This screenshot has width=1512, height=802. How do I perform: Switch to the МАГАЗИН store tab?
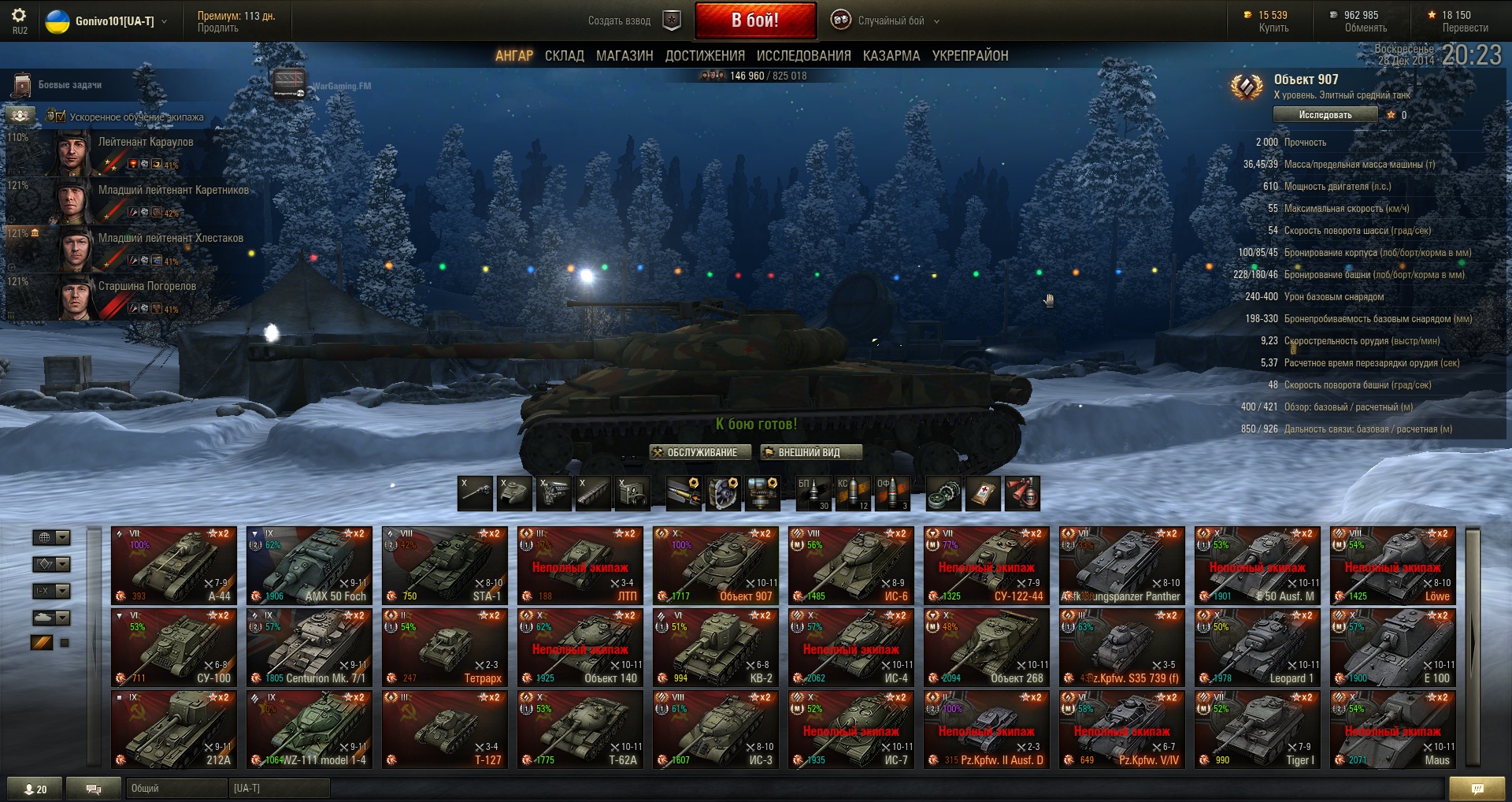coord(624,56)
